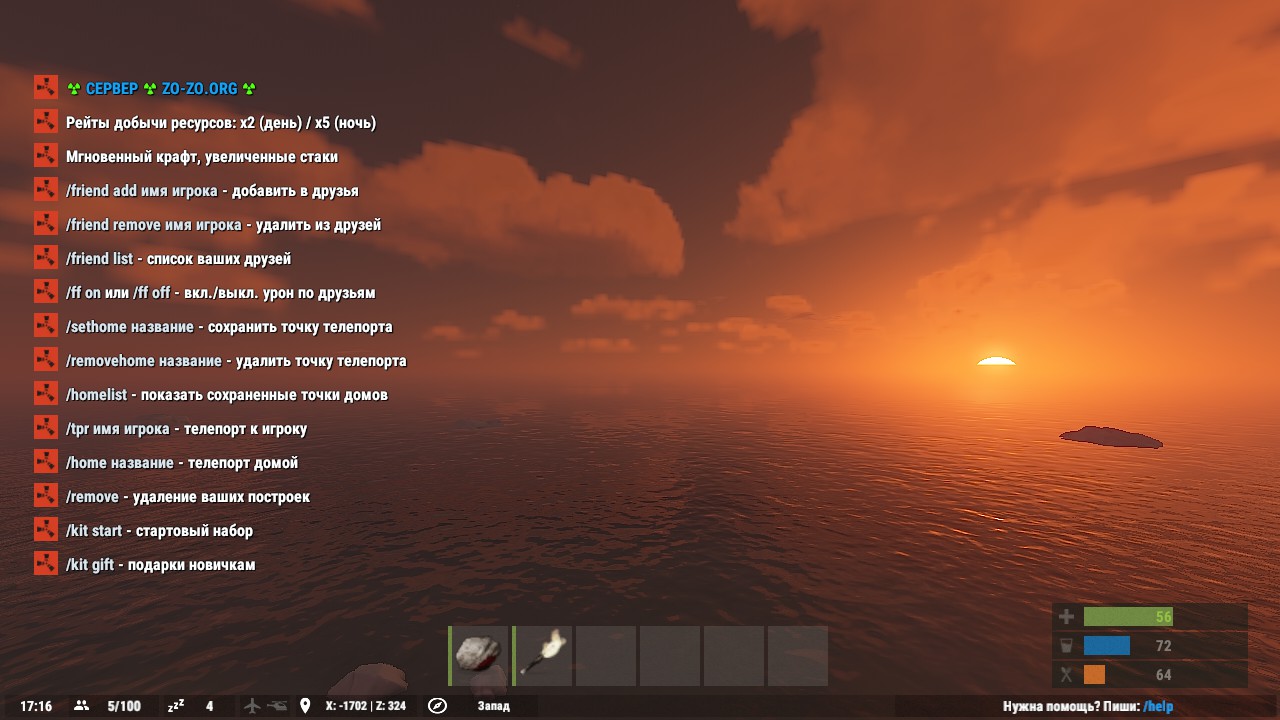Click the /help command link

[x=1158, y=706]
